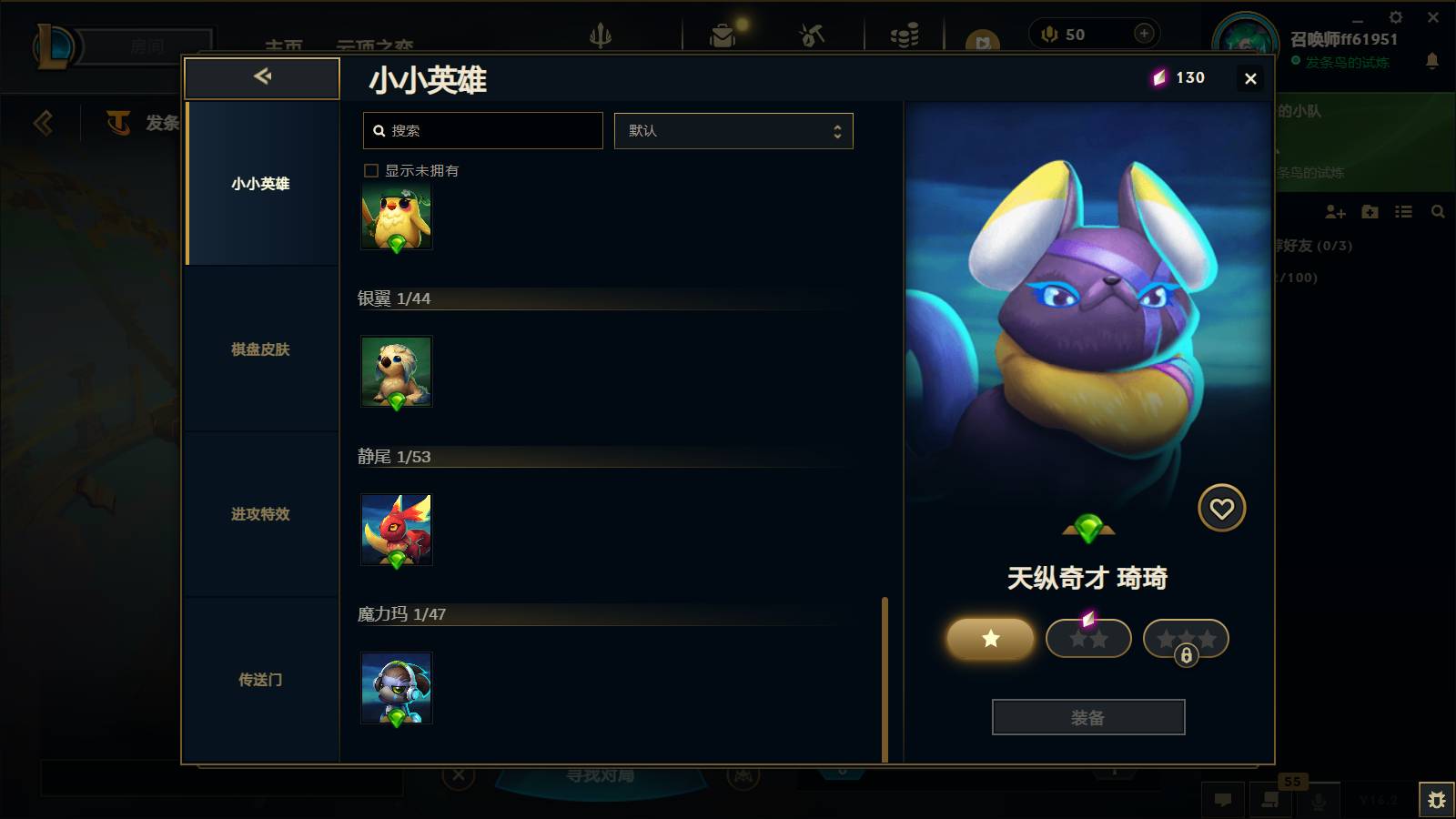Viewport: 1456px width, 819px height.
Task: Select the 2-star tier for 琦琦
Action: click(x=1088, y=639)
